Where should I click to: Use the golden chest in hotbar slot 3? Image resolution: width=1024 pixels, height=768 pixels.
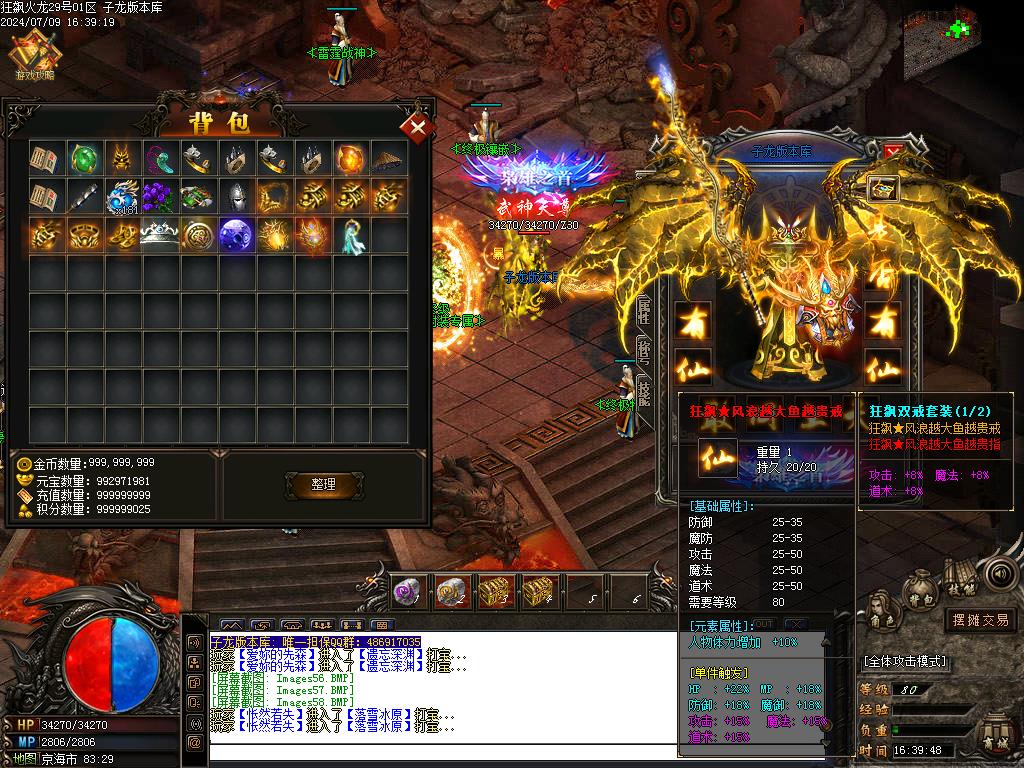click(492, 593)
